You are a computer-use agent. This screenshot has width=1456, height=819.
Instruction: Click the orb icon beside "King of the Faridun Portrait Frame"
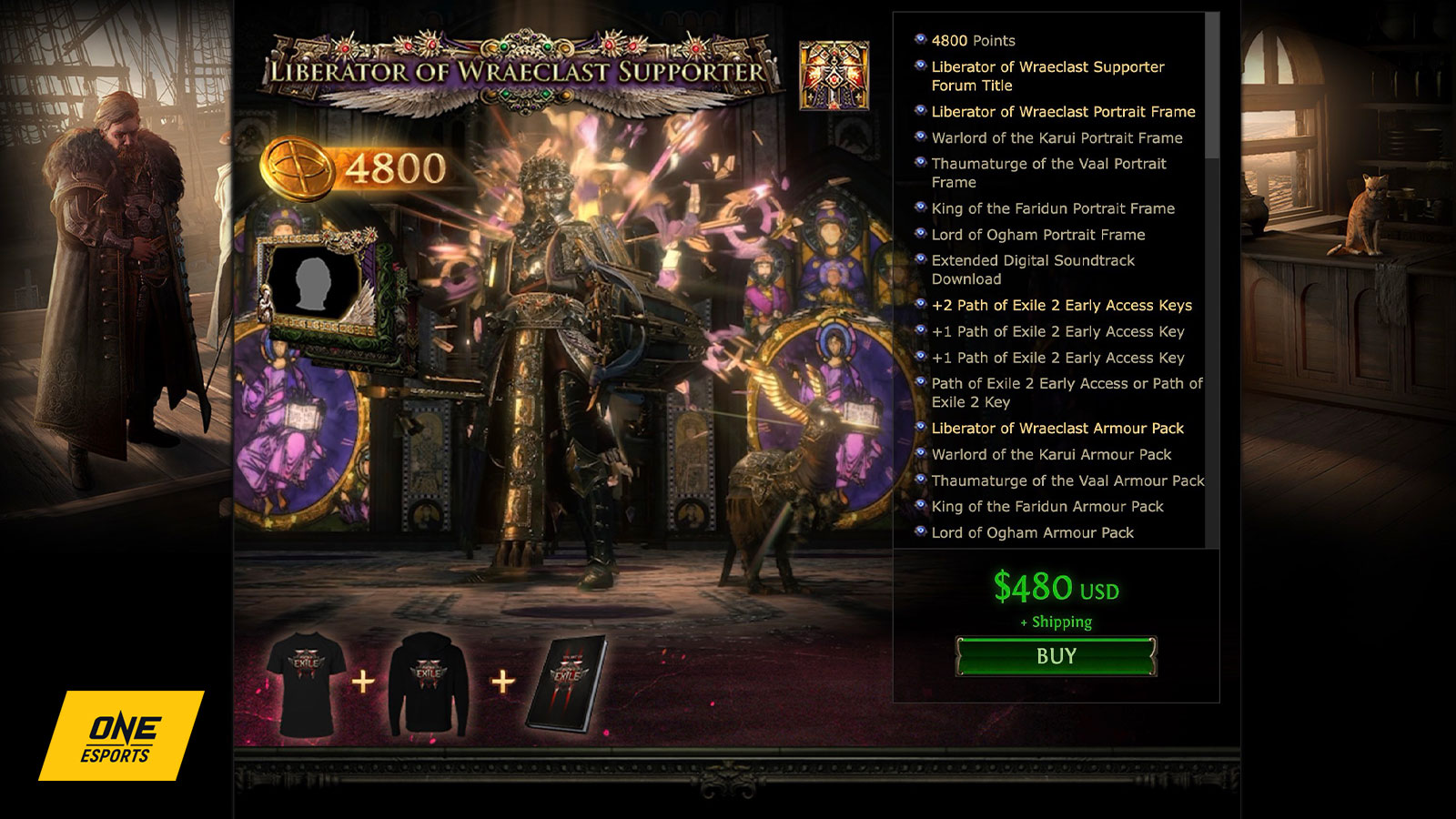tap(920, 208)
